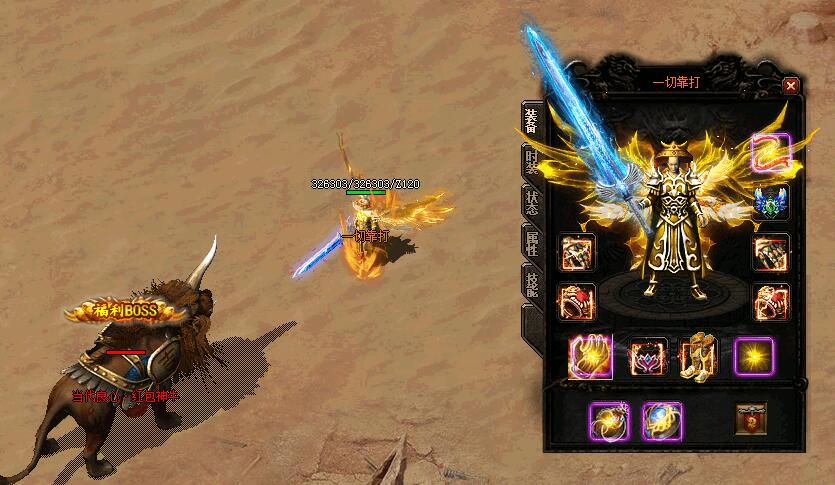The height and width of the screenshot is (485, 835).
Task: Select the lotus belt equipment slot
Action: pos(647,357)
